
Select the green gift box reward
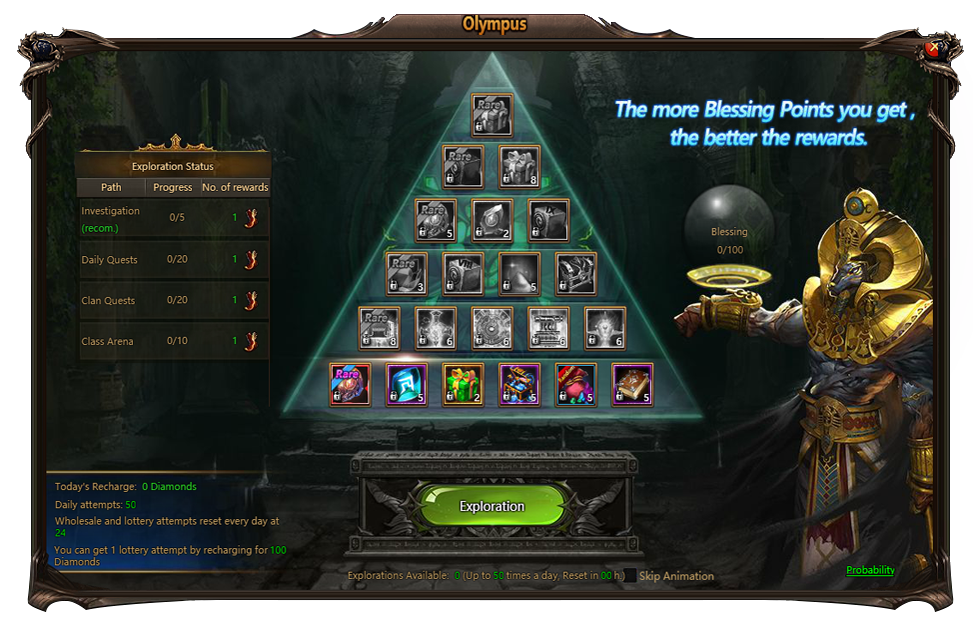tap(463, 384)
